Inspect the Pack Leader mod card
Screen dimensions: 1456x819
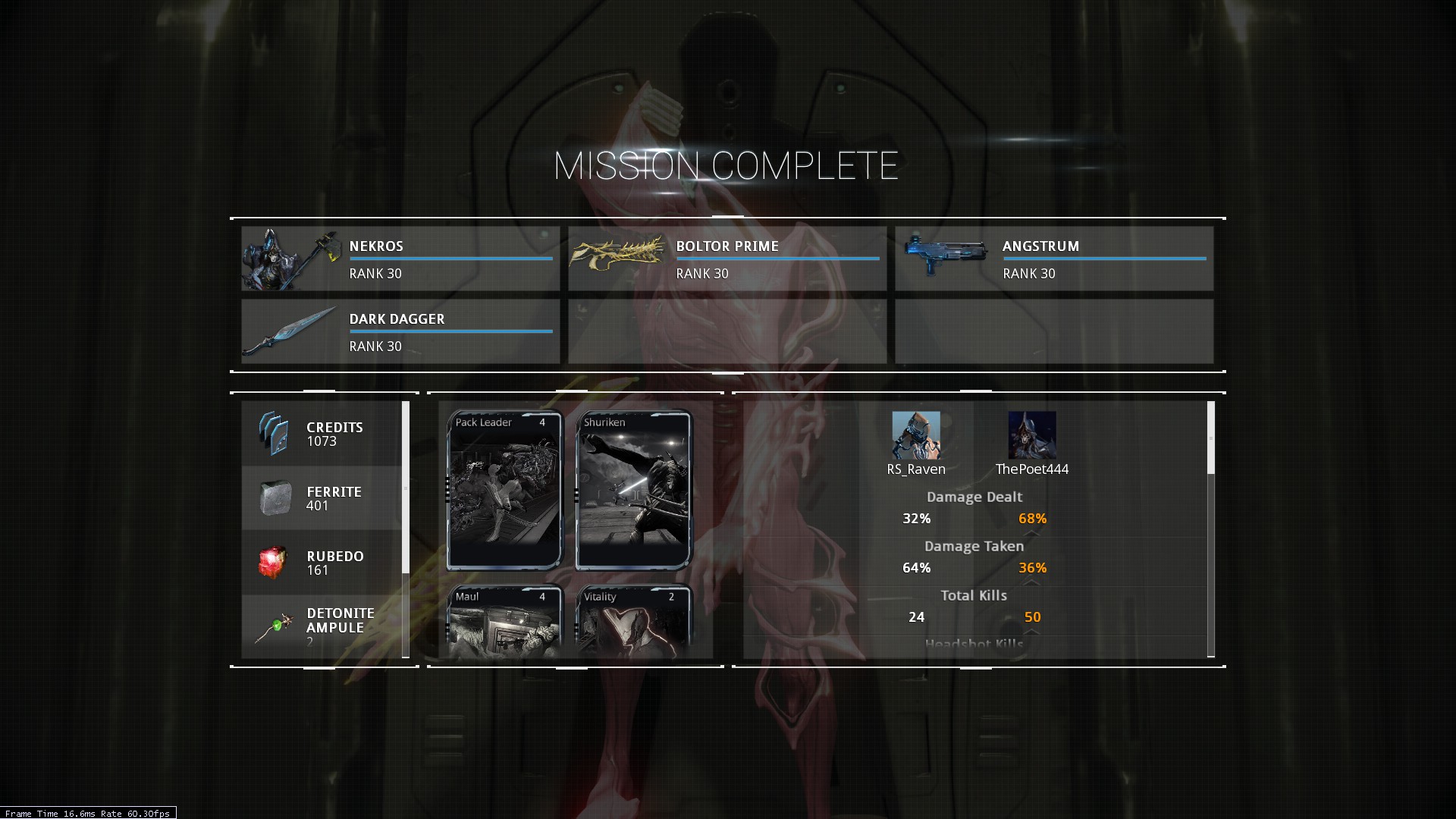pos(504,490)
